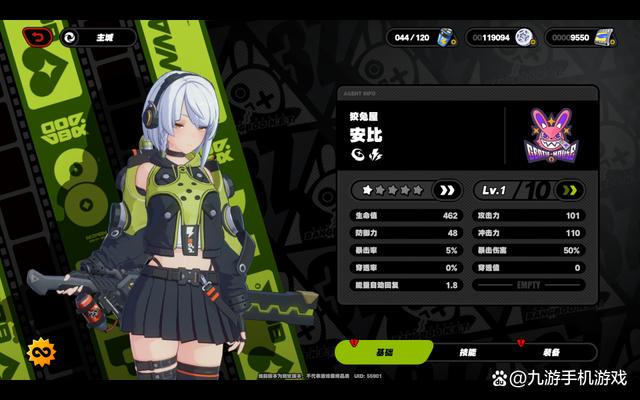Select the 装备 equipment tab

tap(553, 352)
